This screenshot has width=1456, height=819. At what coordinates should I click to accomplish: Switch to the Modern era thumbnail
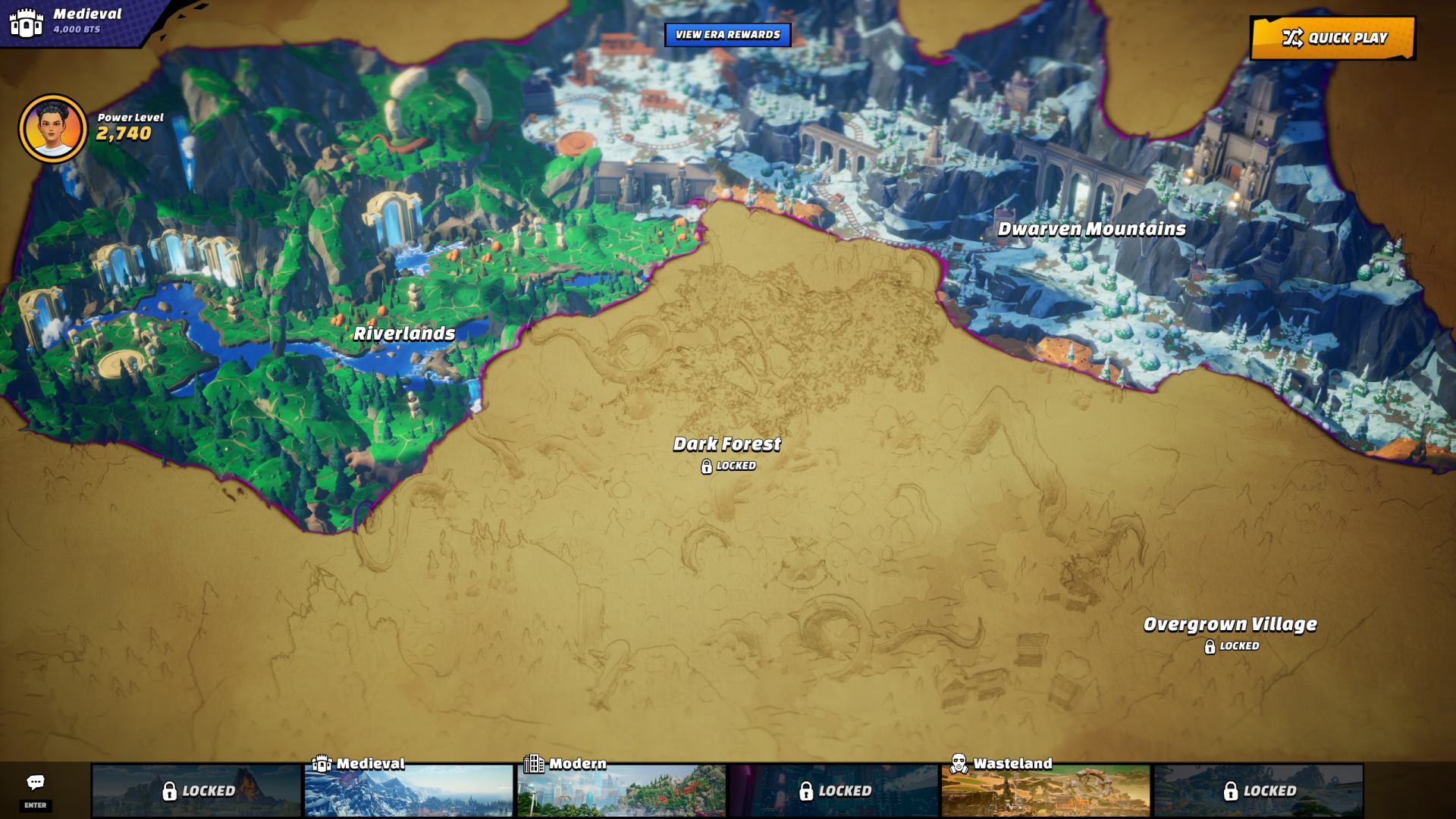click(x=621, y=790)
